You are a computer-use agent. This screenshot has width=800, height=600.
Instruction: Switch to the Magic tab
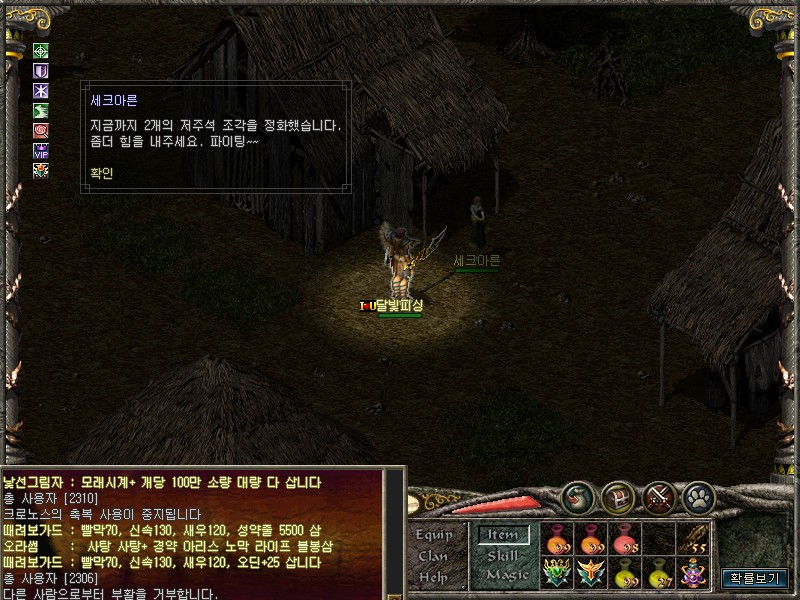(506, 575)
